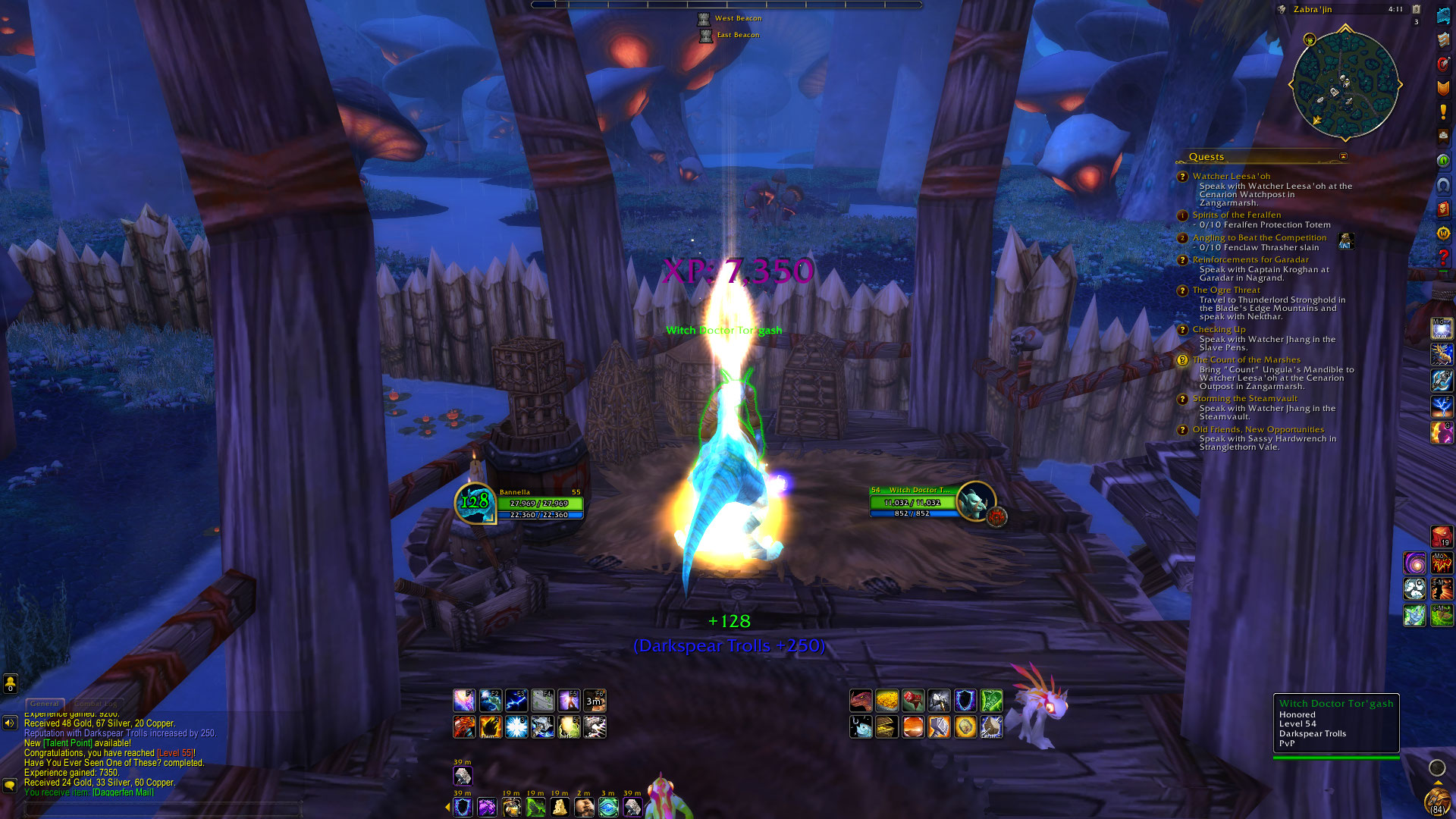Open the minimap showing Zabra'jin
Screen dimensions: 1456x819
pyautogui.click(x=1345, y=83)
